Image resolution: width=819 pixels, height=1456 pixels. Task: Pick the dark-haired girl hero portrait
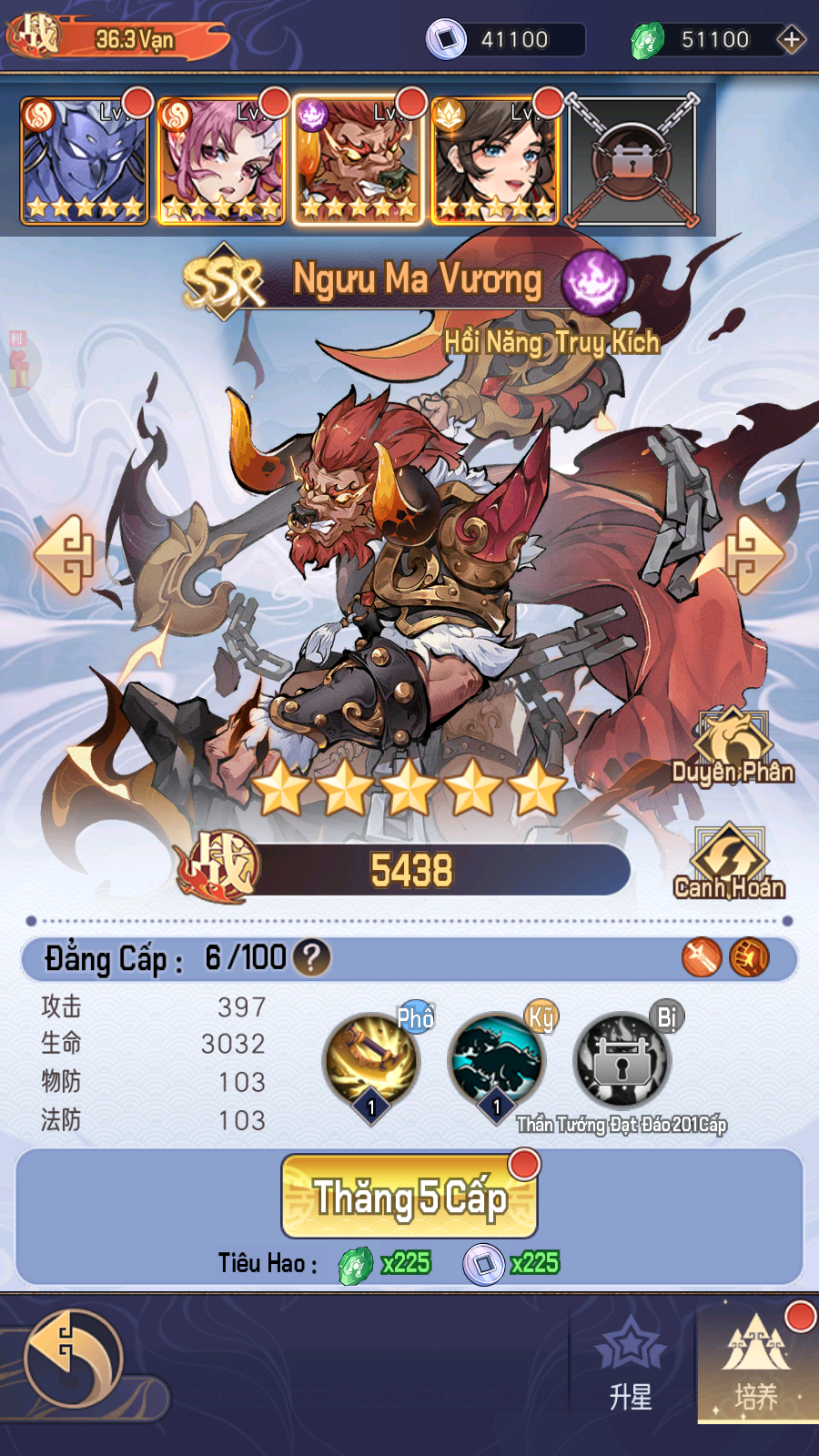pos(495,162)
